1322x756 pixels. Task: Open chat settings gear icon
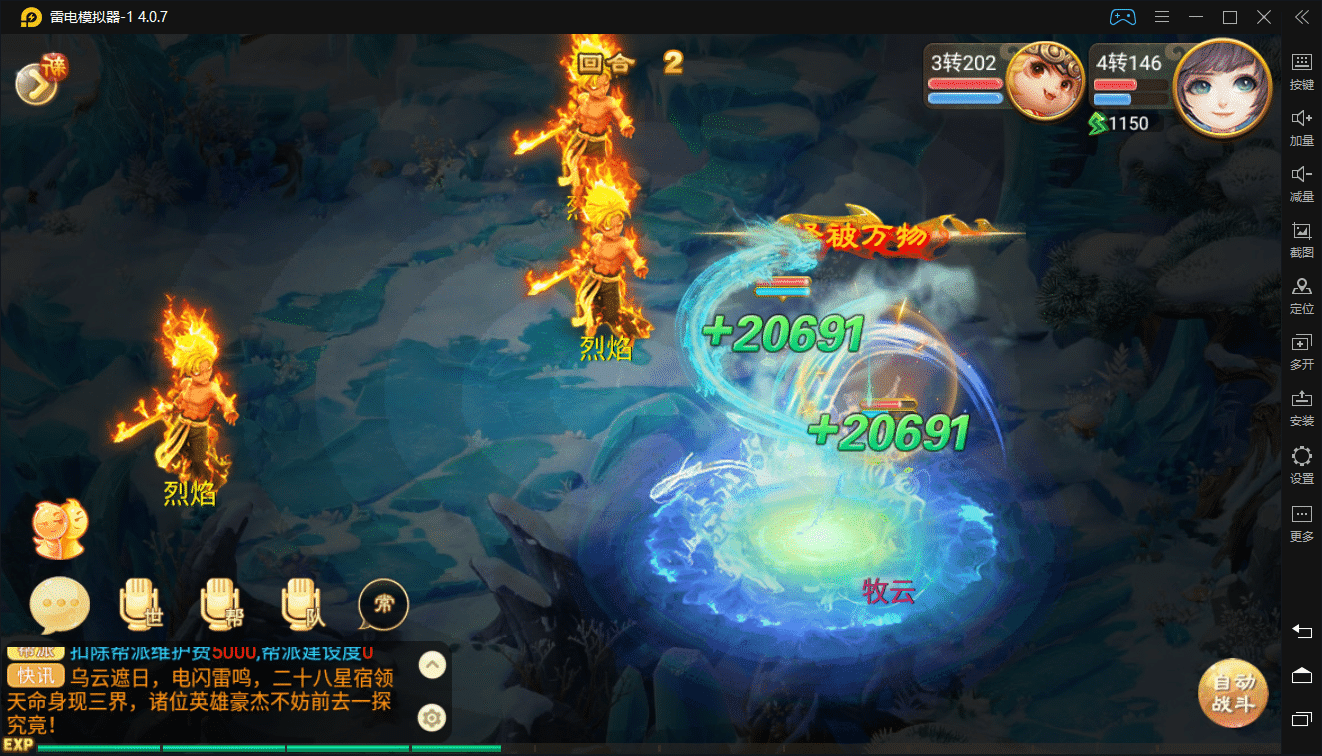point(431,717)
